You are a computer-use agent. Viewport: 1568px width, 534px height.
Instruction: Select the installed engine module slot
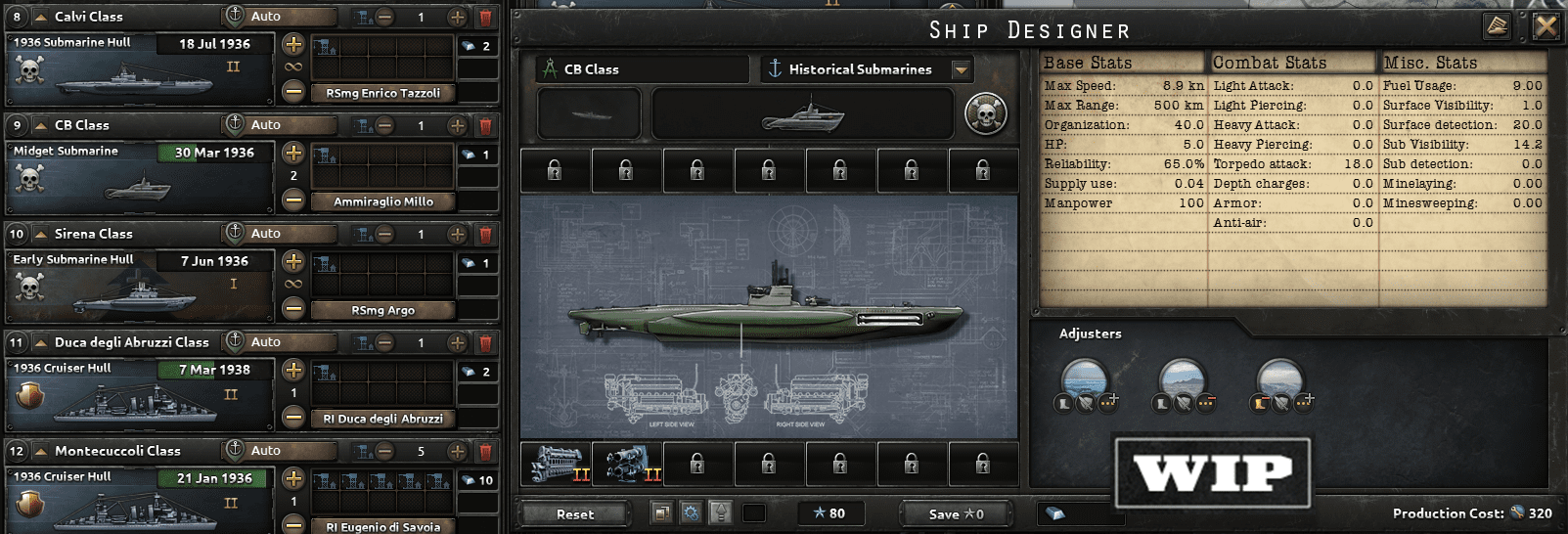[557, 463]
